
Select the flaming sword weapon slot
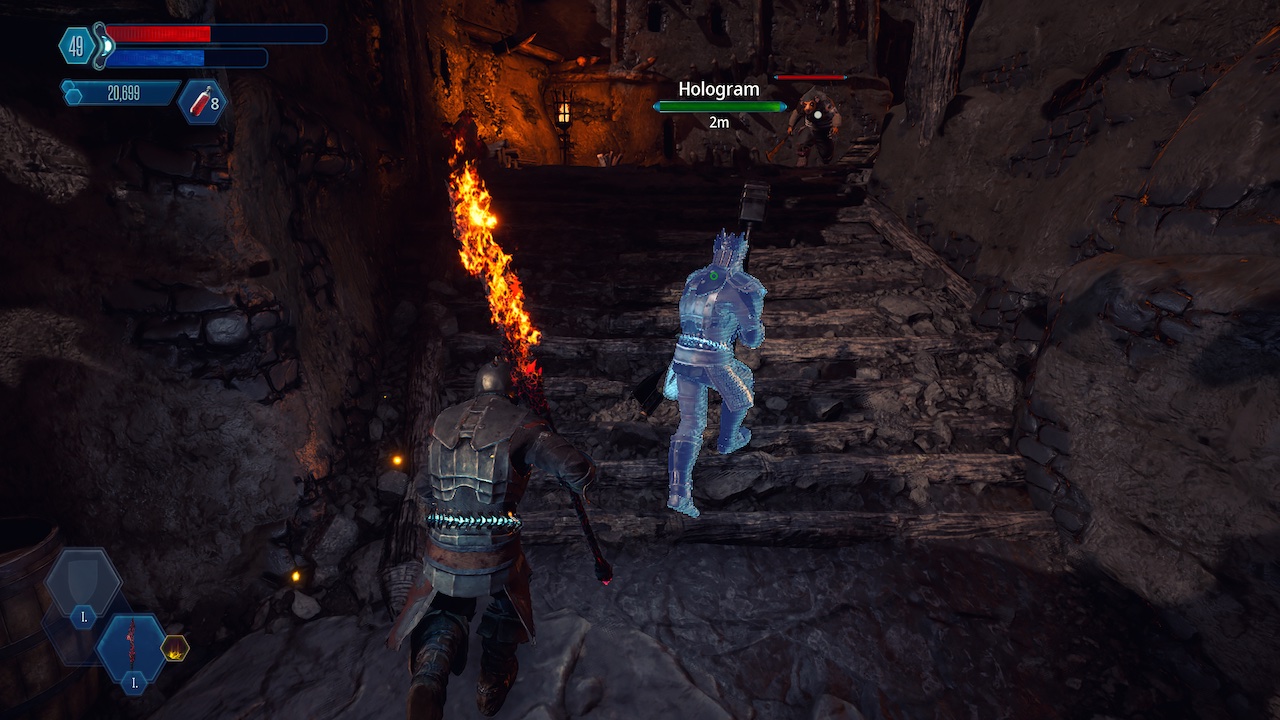(x=131, y=648)
